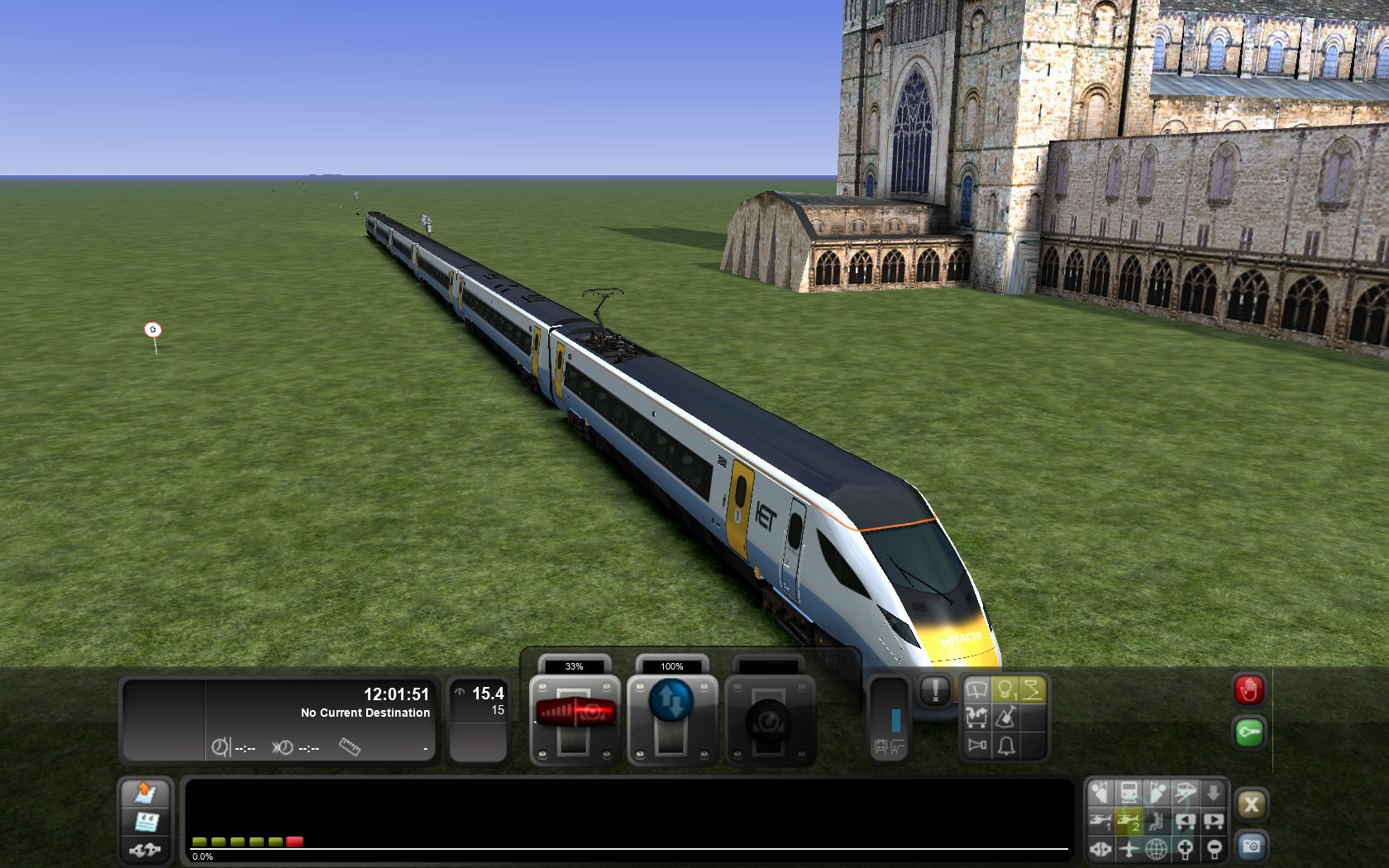Select the front cab train view icon
Screen dimensions: 1389x868
(x=1129, y=794)
